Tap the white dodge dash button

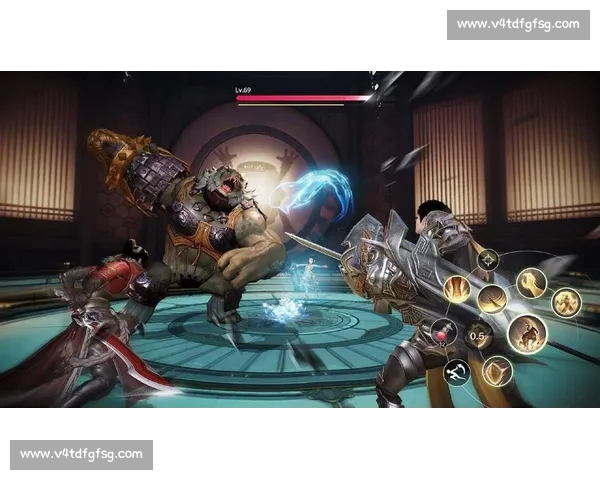(x=456, y=372)
